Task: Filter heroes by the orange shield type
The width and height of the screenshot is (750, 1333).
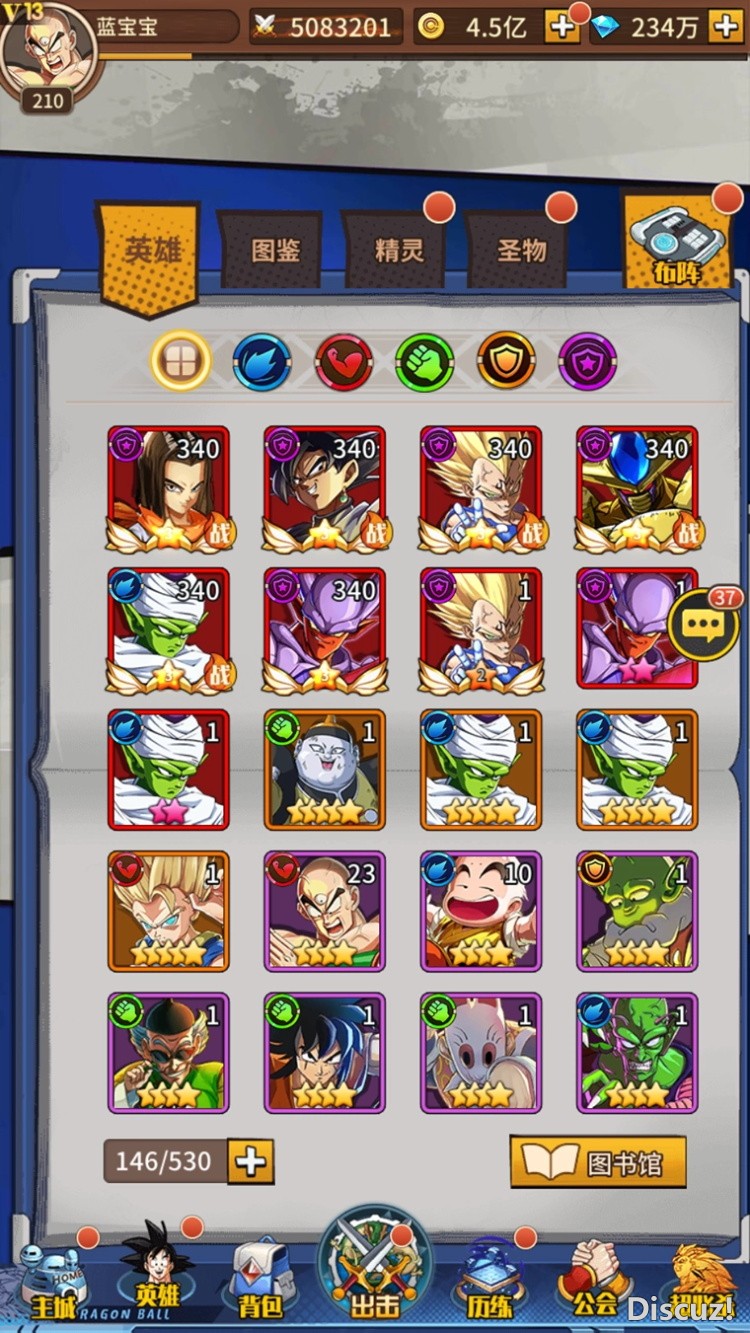Action: [506, 361]
